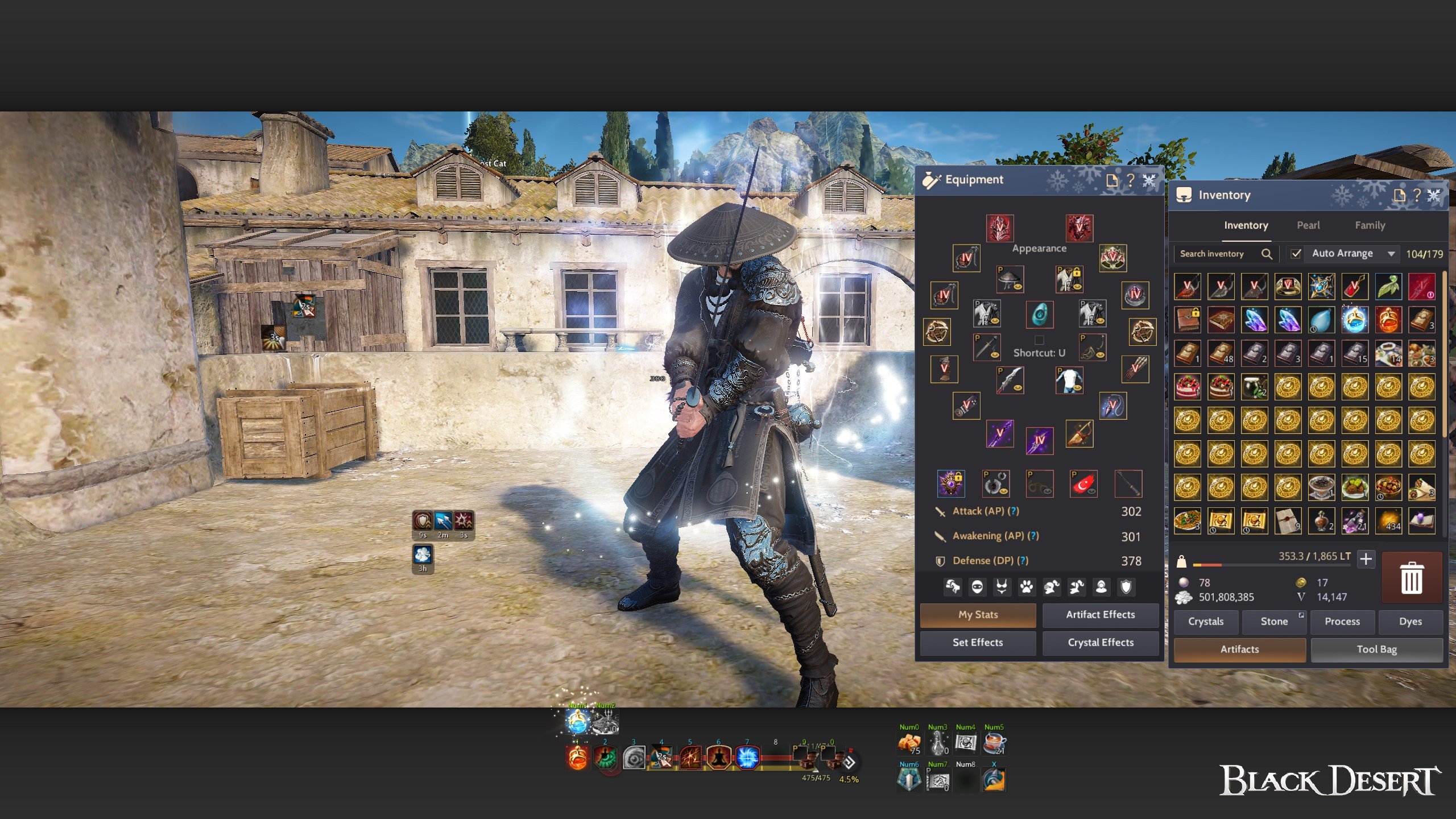Screen dimensions: 1456x819
Task: Switch to the Pearl tab
Action: pos(1308,225)
